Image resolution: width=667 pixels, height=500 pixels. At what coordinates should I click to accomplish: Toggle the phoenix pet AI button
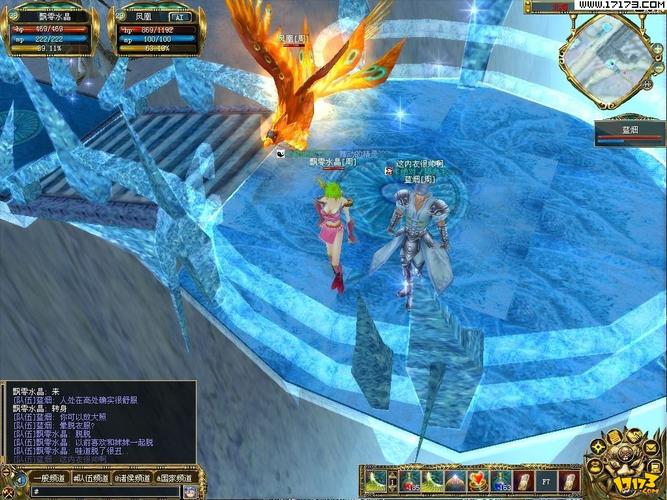click(x=182, y=18)
